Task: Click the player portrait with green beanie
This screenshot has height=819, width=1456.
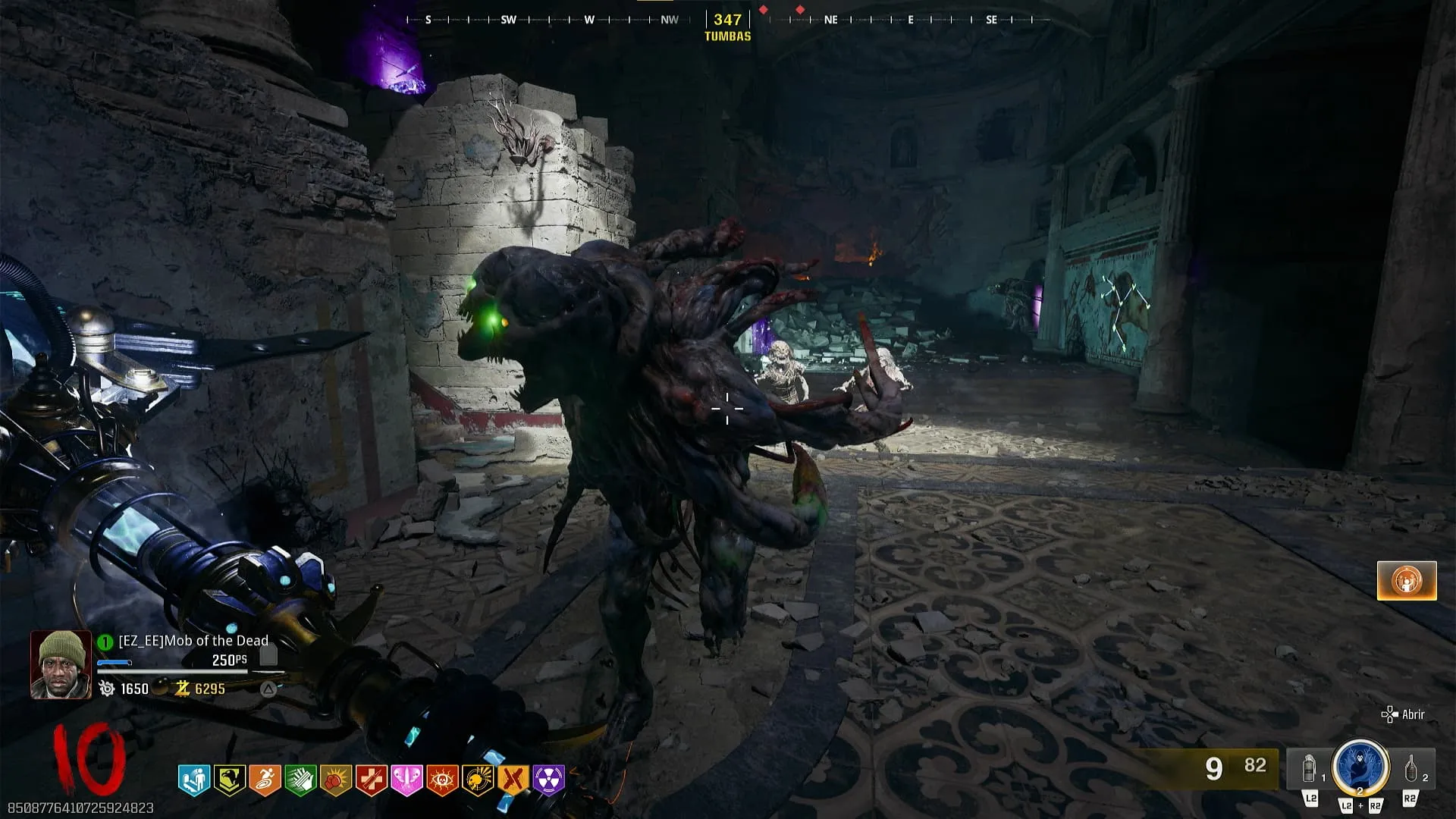Action: [61, 664]
